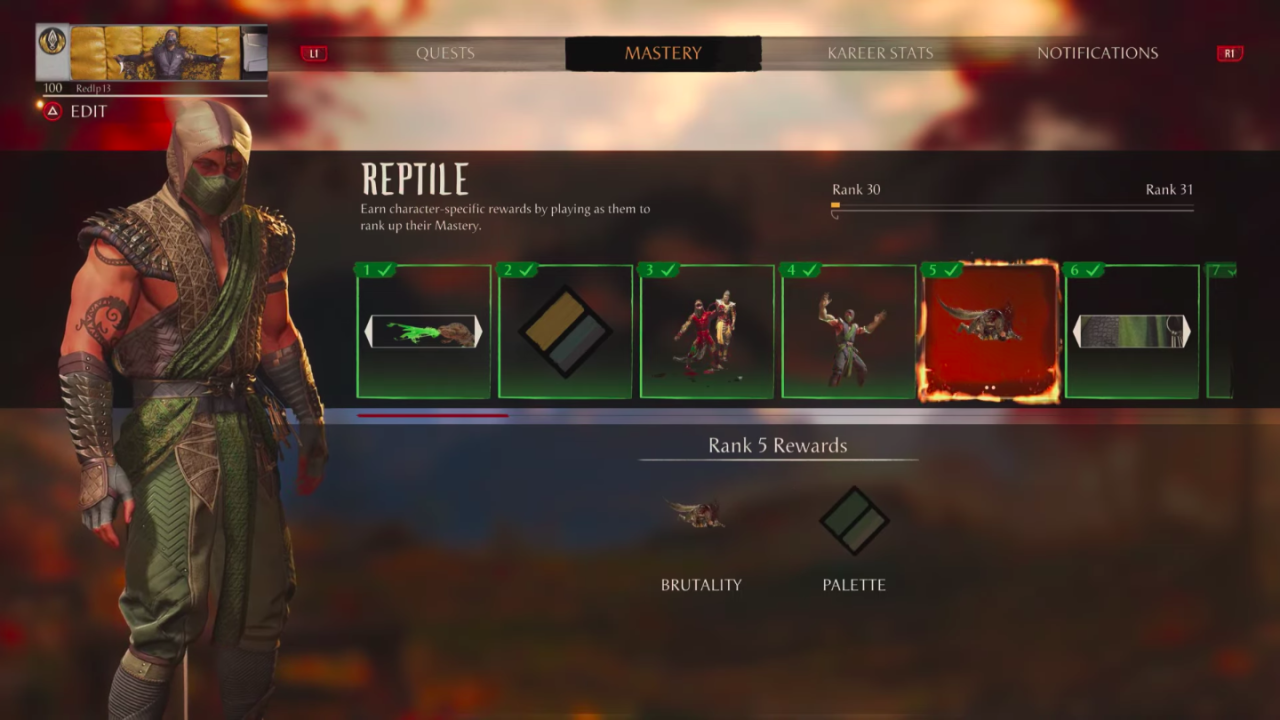The width and height of the screenshot is (1280, 720).
Task: Select the Palette color swatch reward
Action: 853,519
